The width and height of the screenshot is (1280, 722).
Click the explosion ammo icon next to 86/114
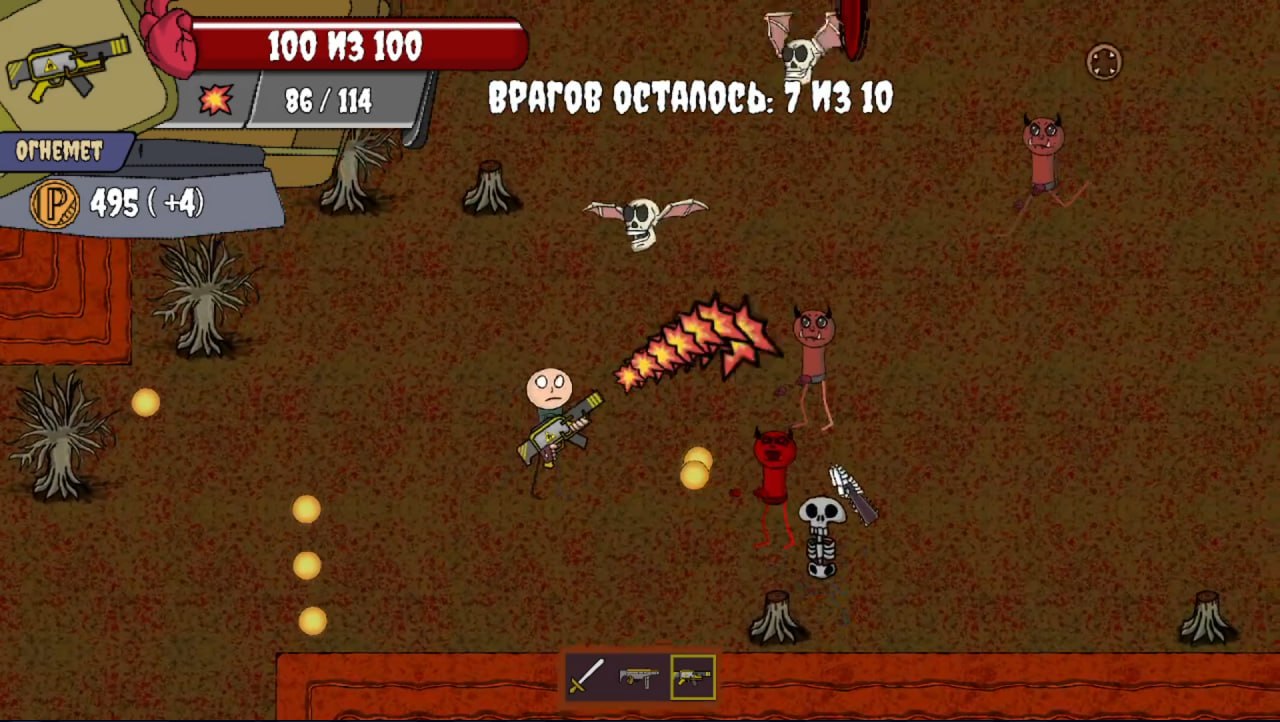(x=216, y=99)
